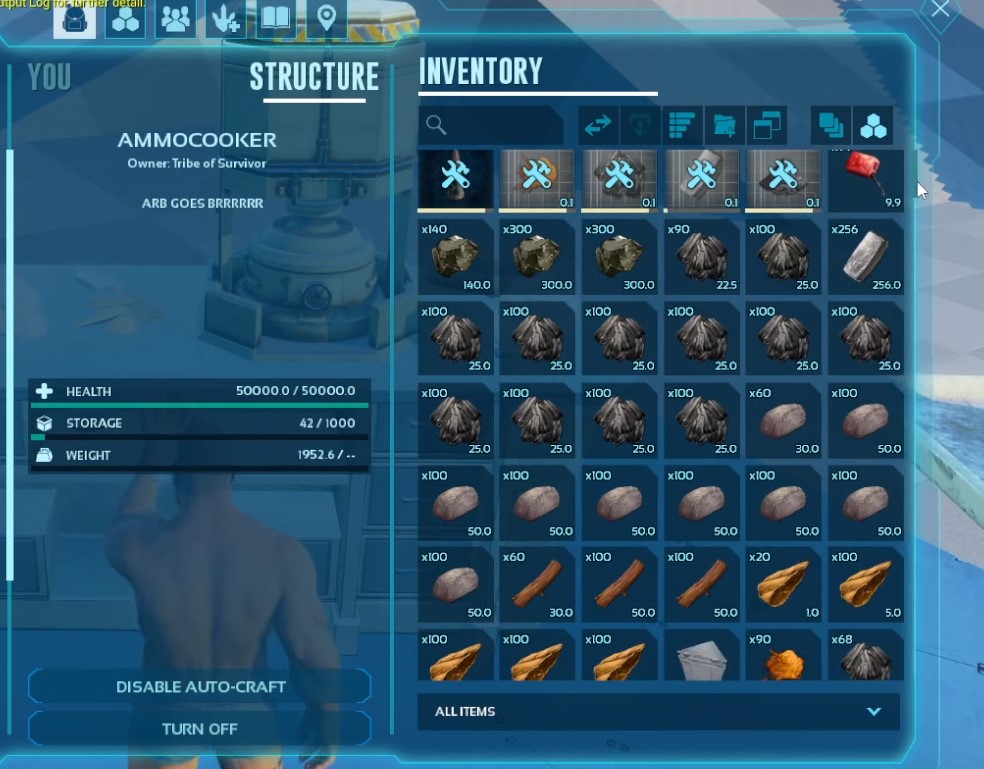Screen dimensions: 984x769
Task: Select the red gasoline jerrycan slot
Action: point(865,180)
